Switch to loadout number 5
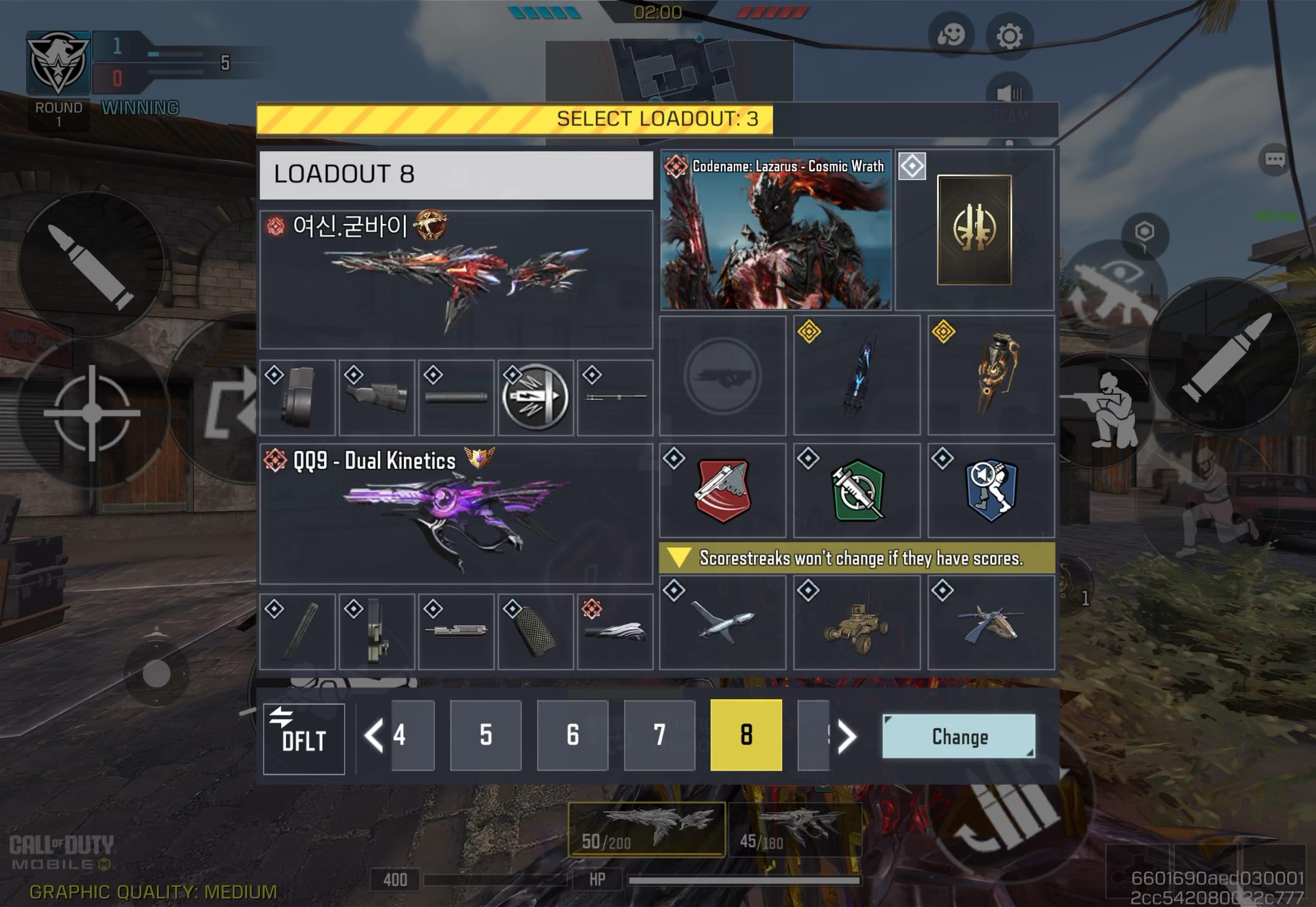 [x=486, y=735]
